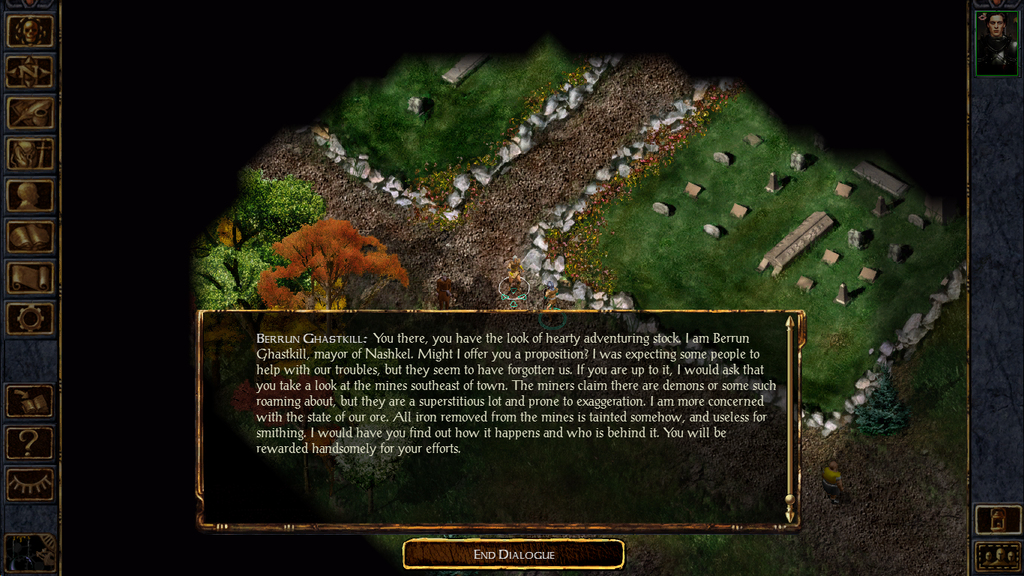
Task: Open the inventory figure icon
Action: (x=30, y=153)
